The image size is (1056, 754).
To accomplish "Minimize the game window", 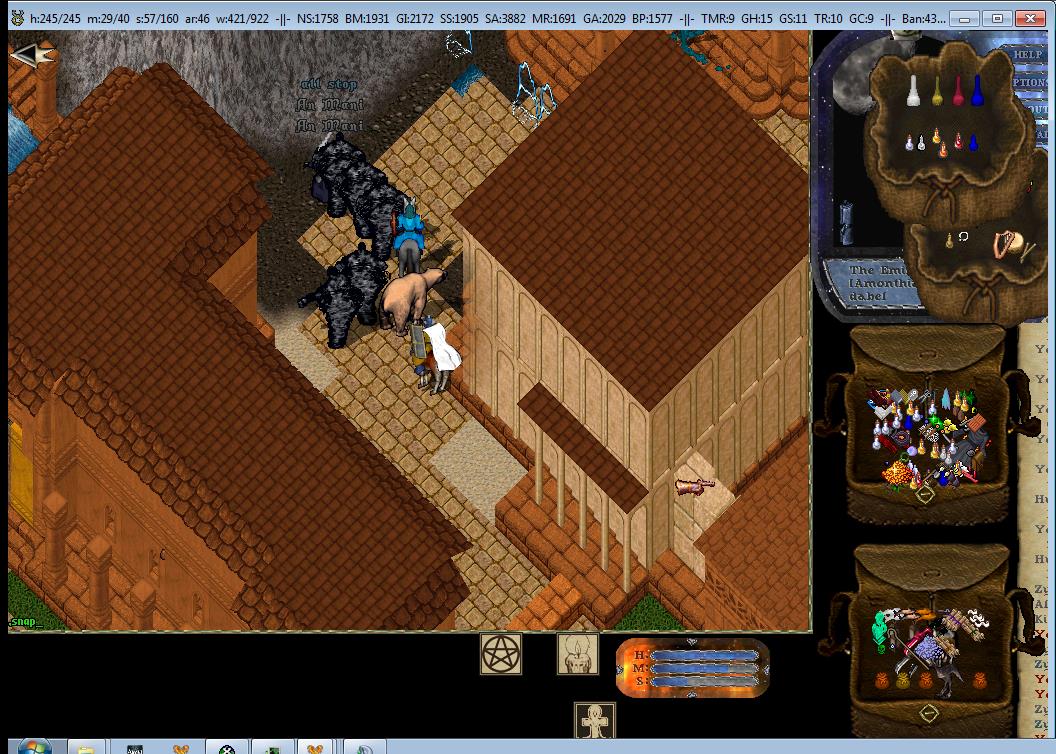I will (964, 18).
